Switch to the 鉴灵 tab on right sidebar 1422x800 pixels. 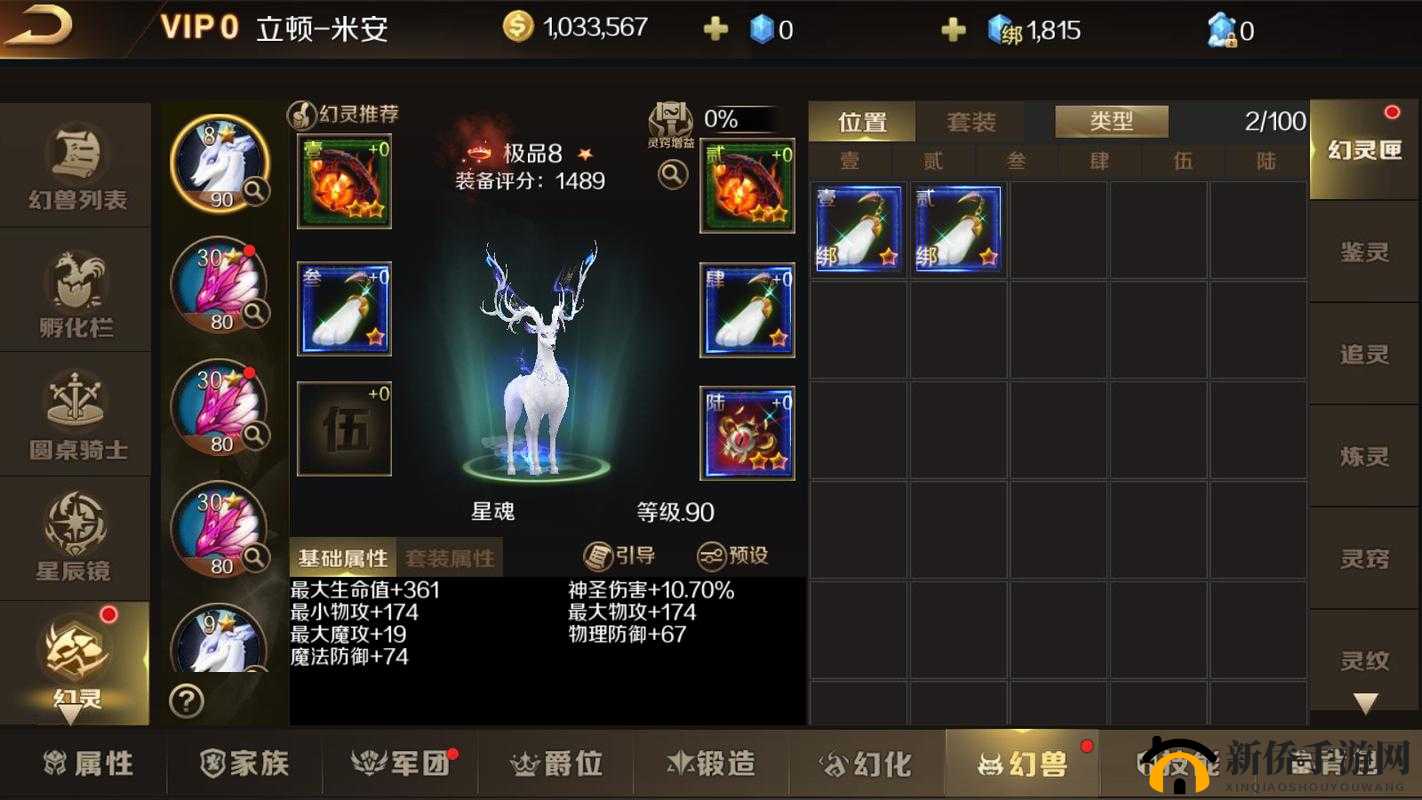tap(1366, 253)
